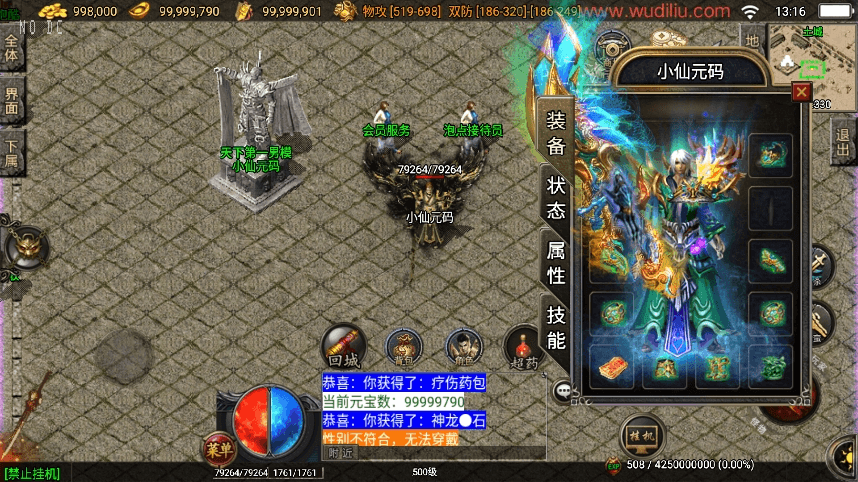This screenshot has width=858, height=482.
Task: Show the 属性 attributes tab
Action: click(556, 263)
